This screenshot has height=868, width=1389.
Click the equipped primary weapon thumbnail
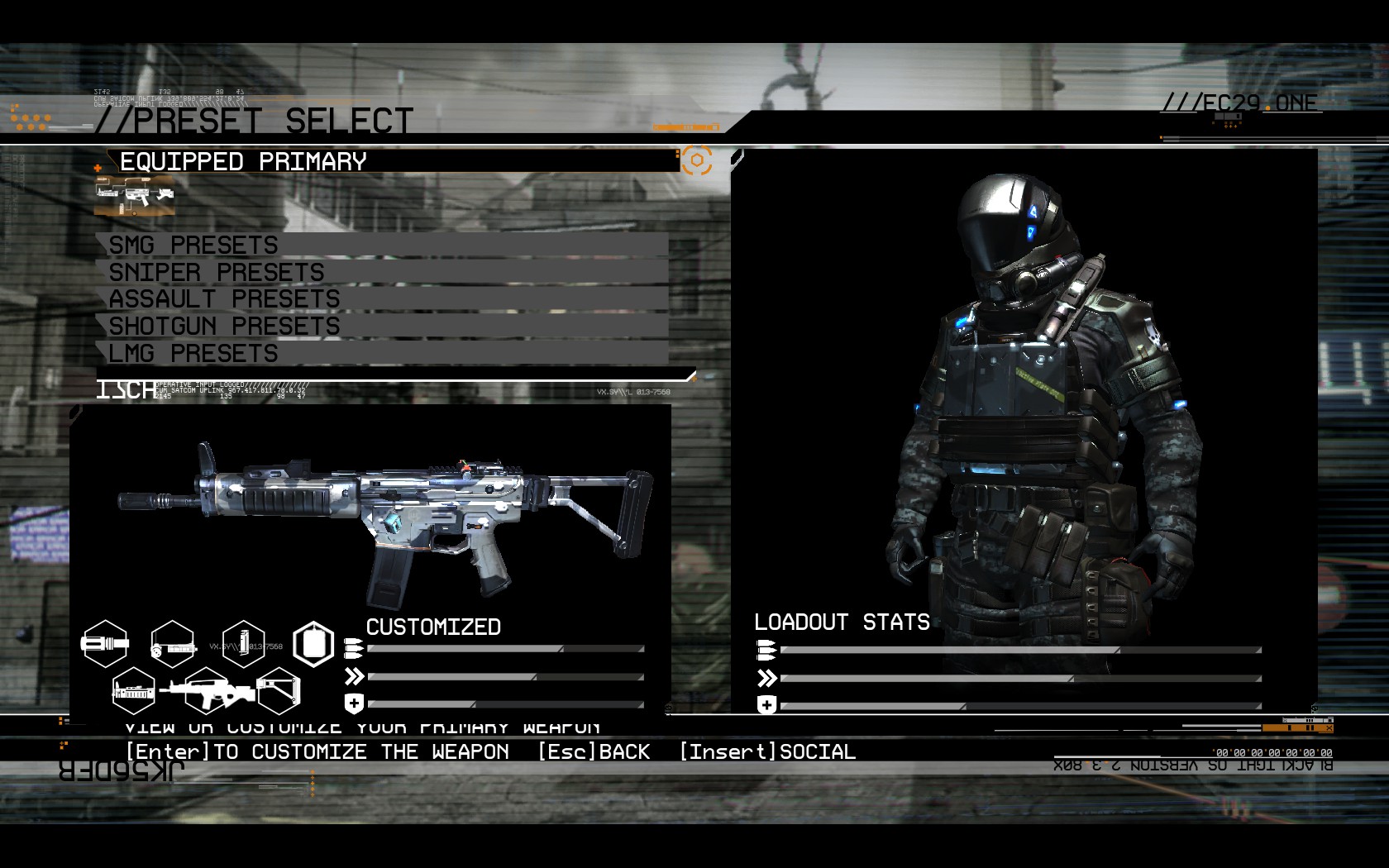point(134,196)
